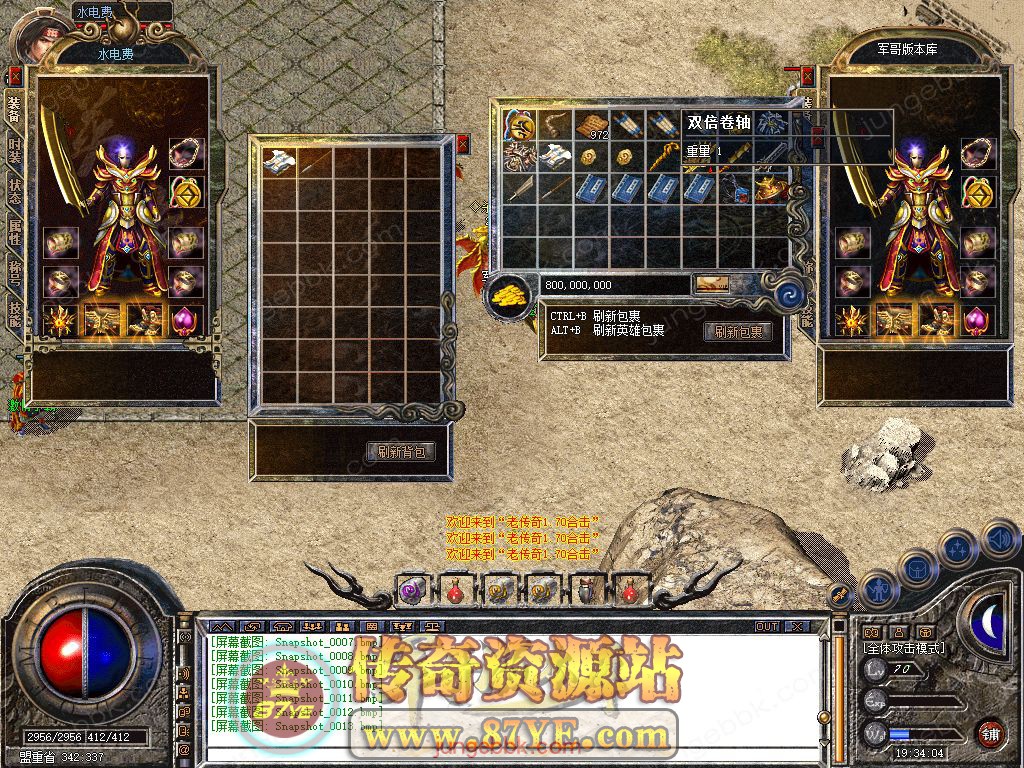Select the white cloth item in backpack

(279, 161)
